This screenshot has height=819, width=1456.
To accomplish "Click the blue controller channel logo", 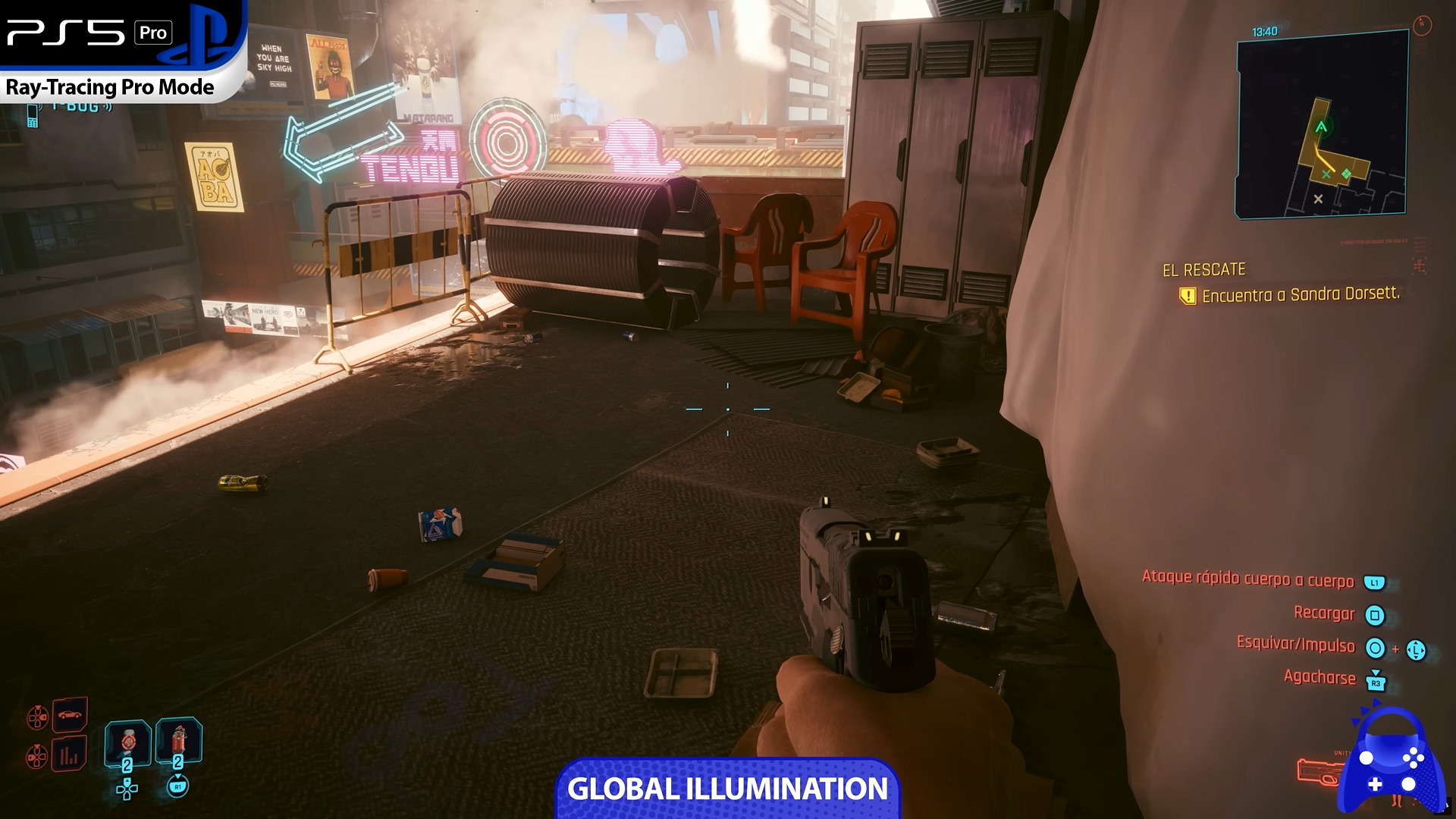I will point(1390,762).
